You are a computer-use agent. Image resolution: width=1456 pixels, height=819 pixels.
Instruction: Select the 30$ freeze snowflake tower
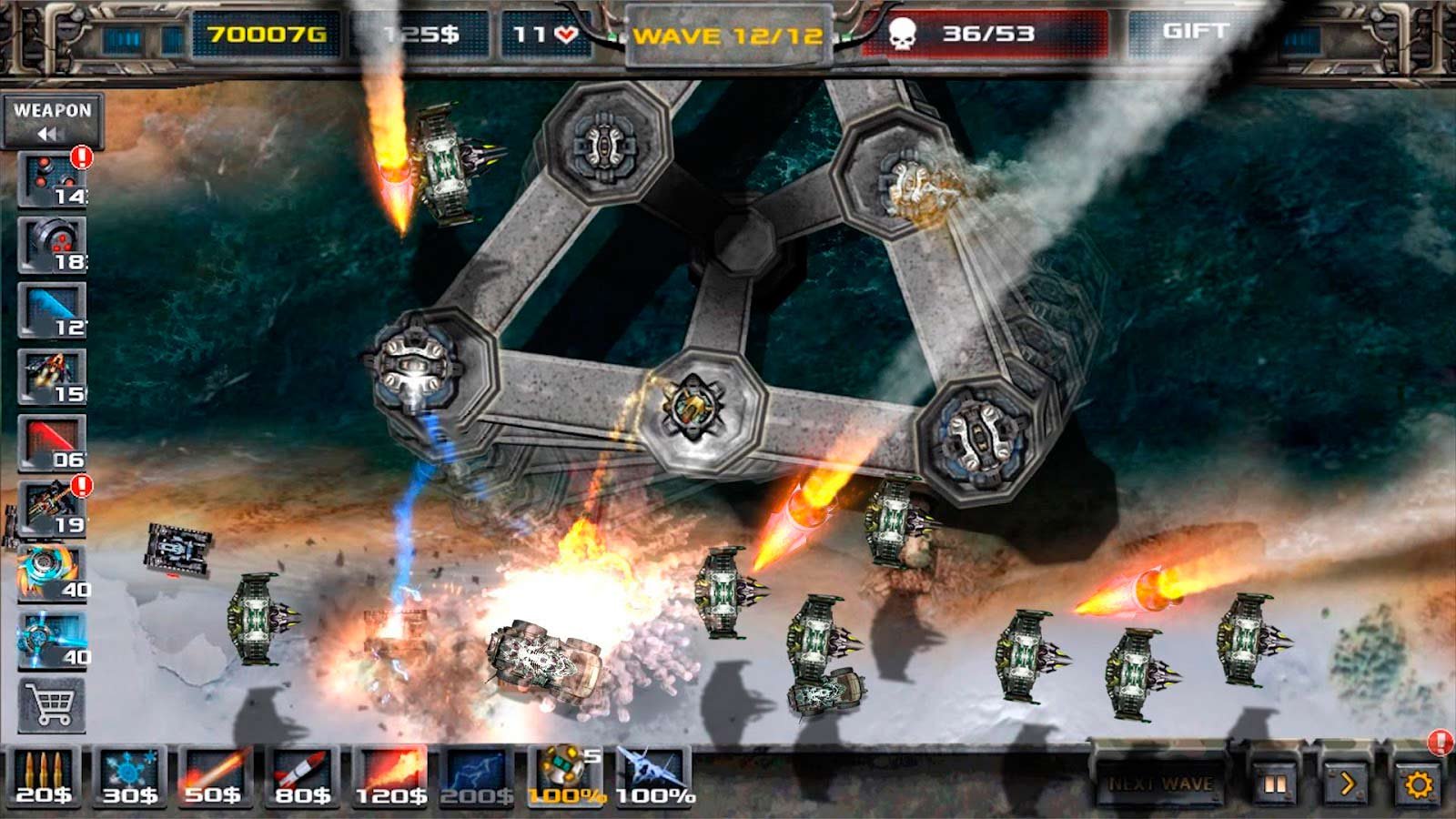click(130, 778)
